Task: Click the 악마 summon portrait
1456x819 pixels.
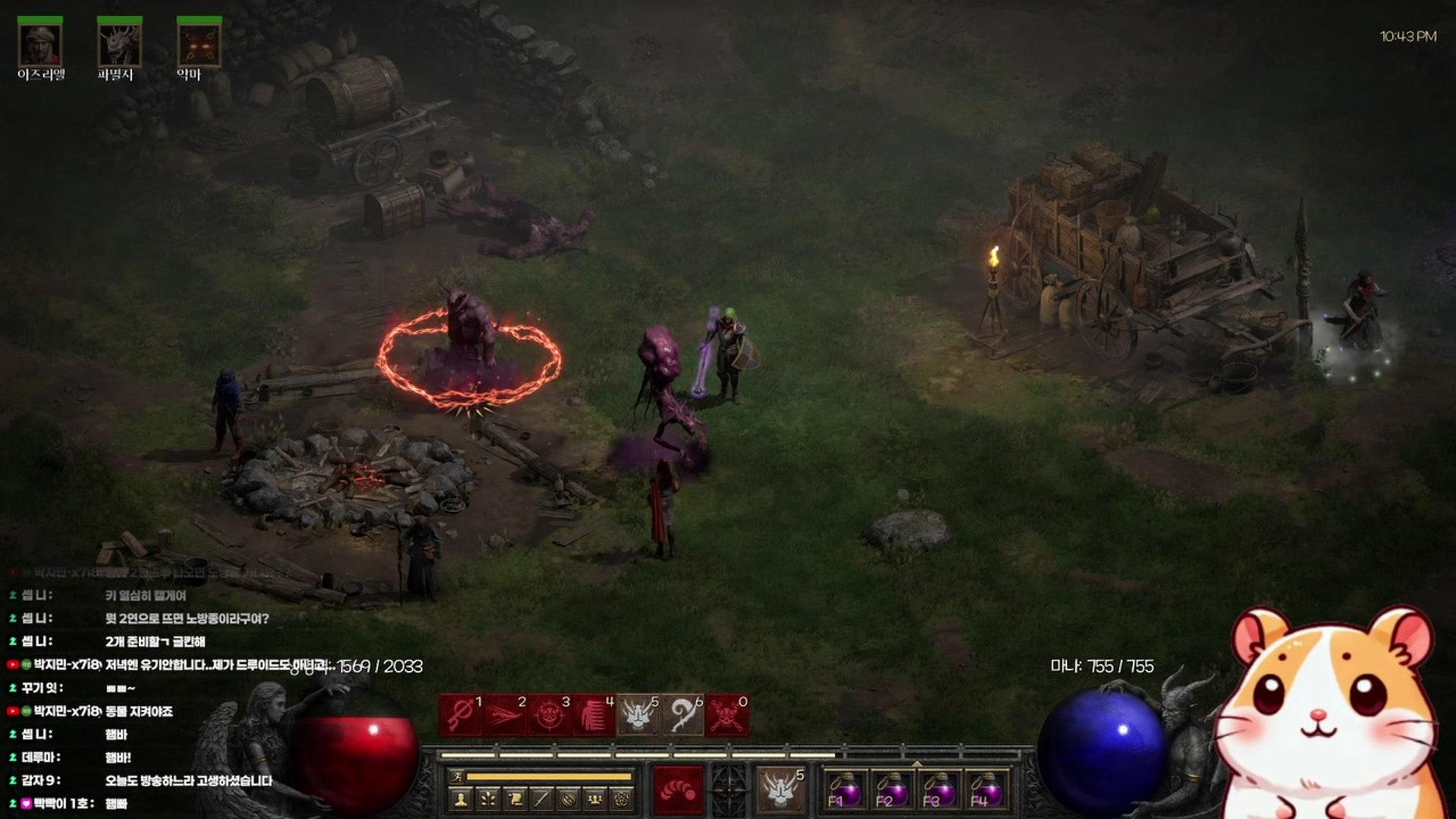Action: pos(199,45)
